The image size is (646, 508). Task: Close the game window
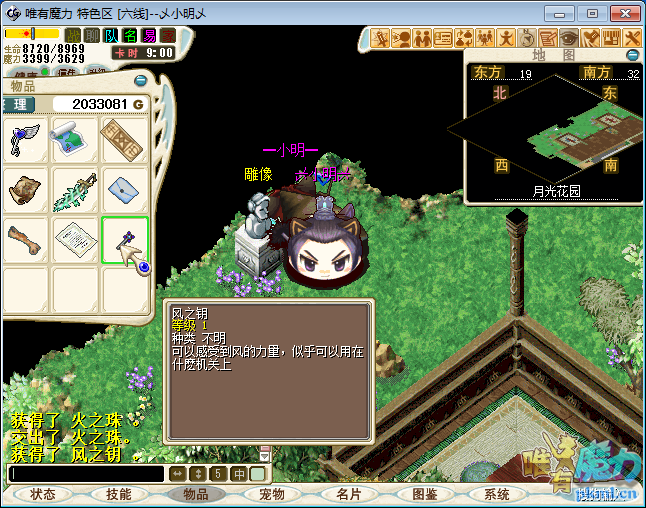pos(621,13)
